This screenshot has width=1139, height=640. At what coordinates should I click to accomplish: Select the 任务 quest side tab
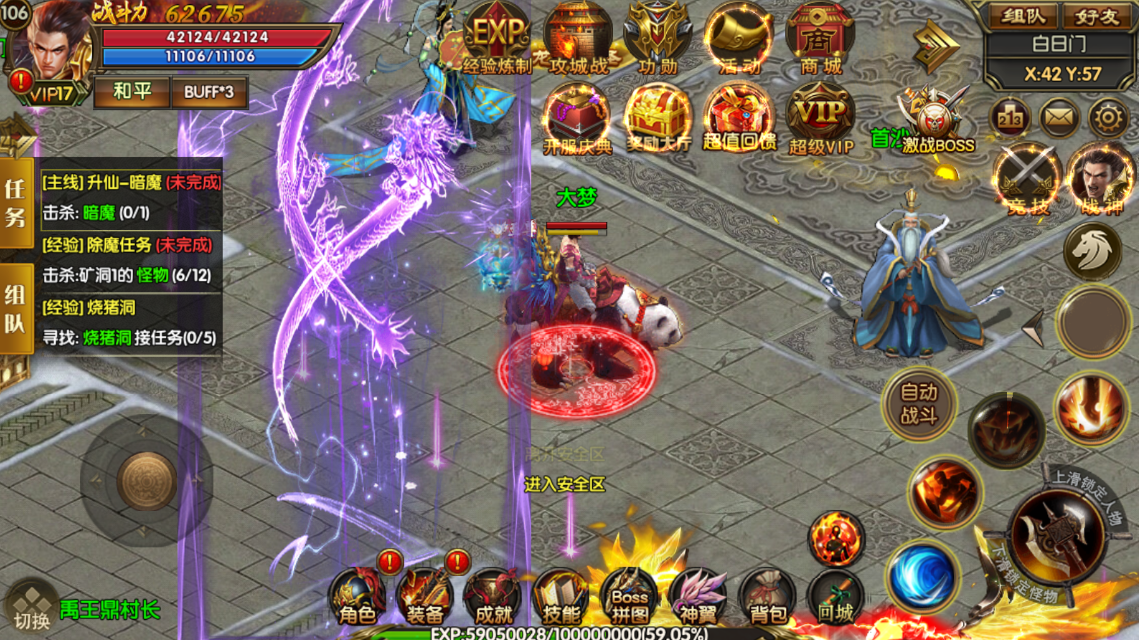click(x=15, y=202)
